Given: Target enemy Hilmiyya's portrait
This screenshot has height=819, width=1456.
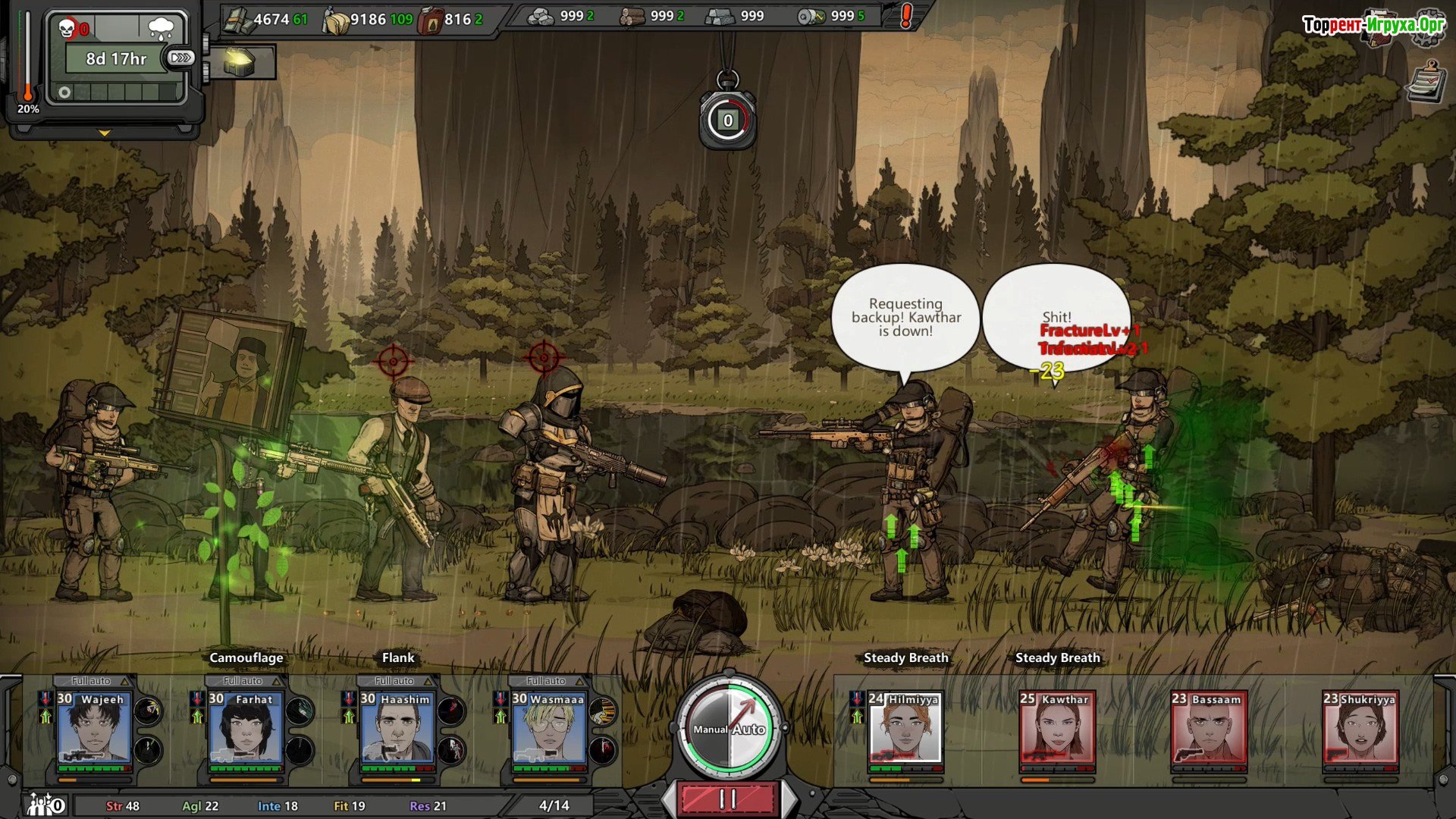Looking at the screenshot, I should pos(905,726).
